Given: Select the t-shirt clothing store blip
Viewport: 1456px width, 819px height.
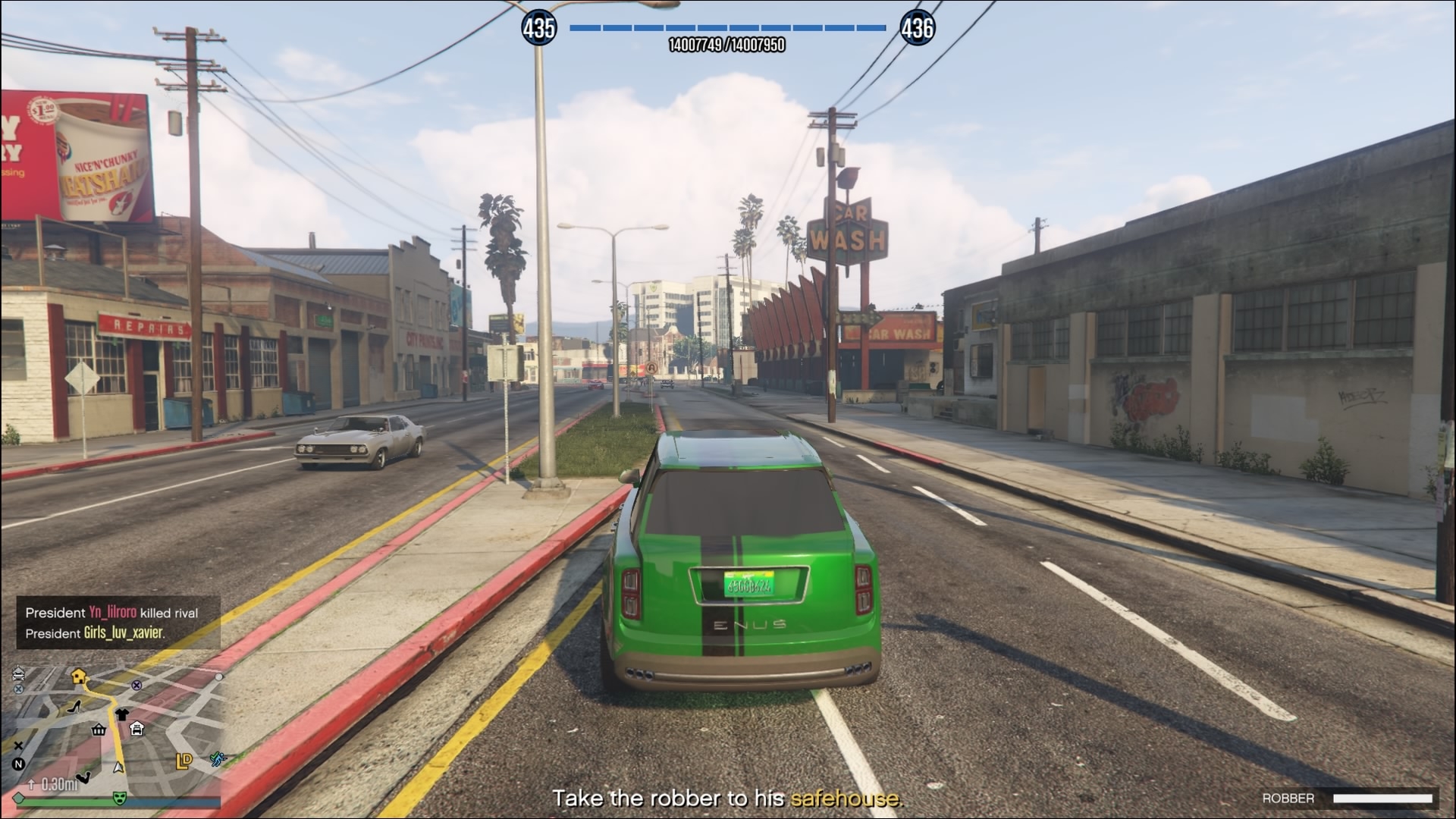Looking at the screenshot, I should pos(121,714).
